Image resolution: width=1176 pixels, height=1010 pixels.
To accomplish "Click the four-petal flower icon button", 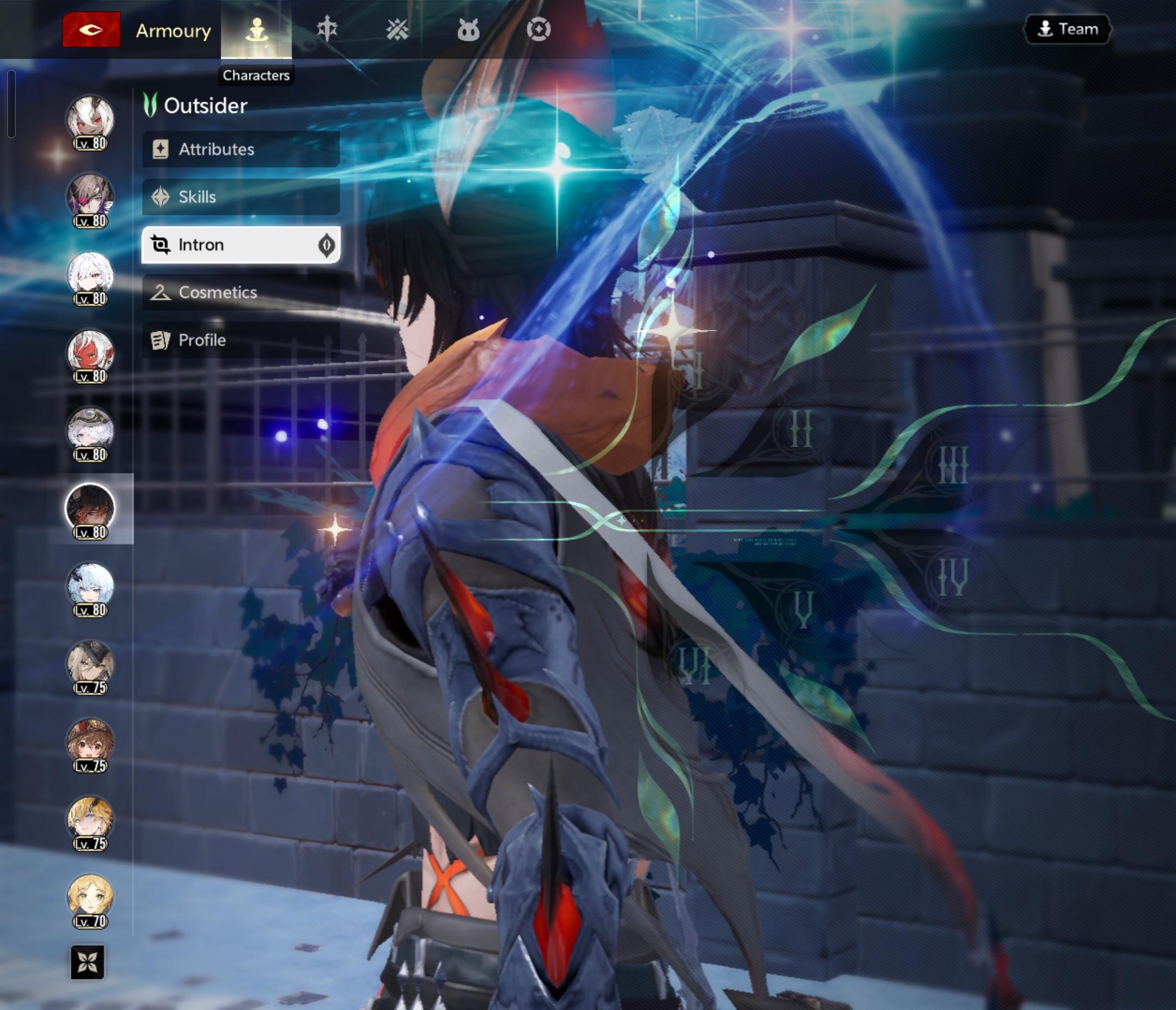I will (88, 962).
